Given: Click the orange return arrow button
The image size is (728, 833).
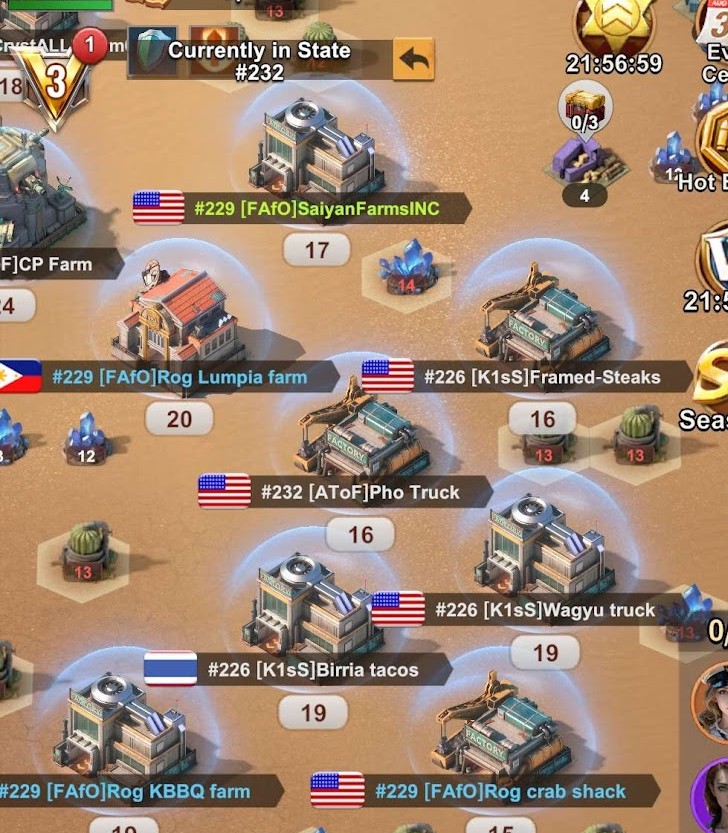Looking at the screenshot, I should pos(414,60).
